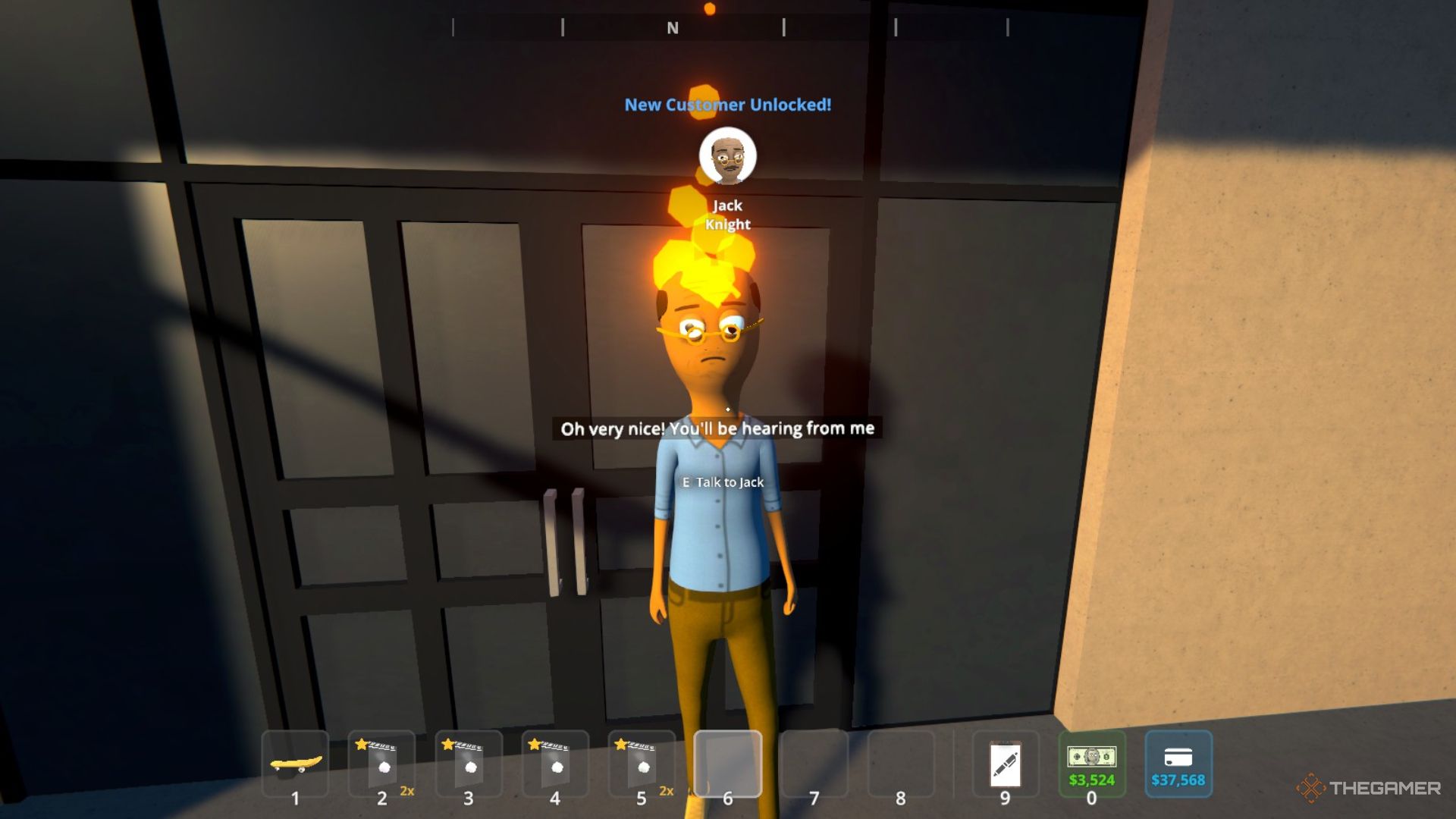Open the clipboard and pen in slot 9
1456x819 pixels.
pos(1006,764)
